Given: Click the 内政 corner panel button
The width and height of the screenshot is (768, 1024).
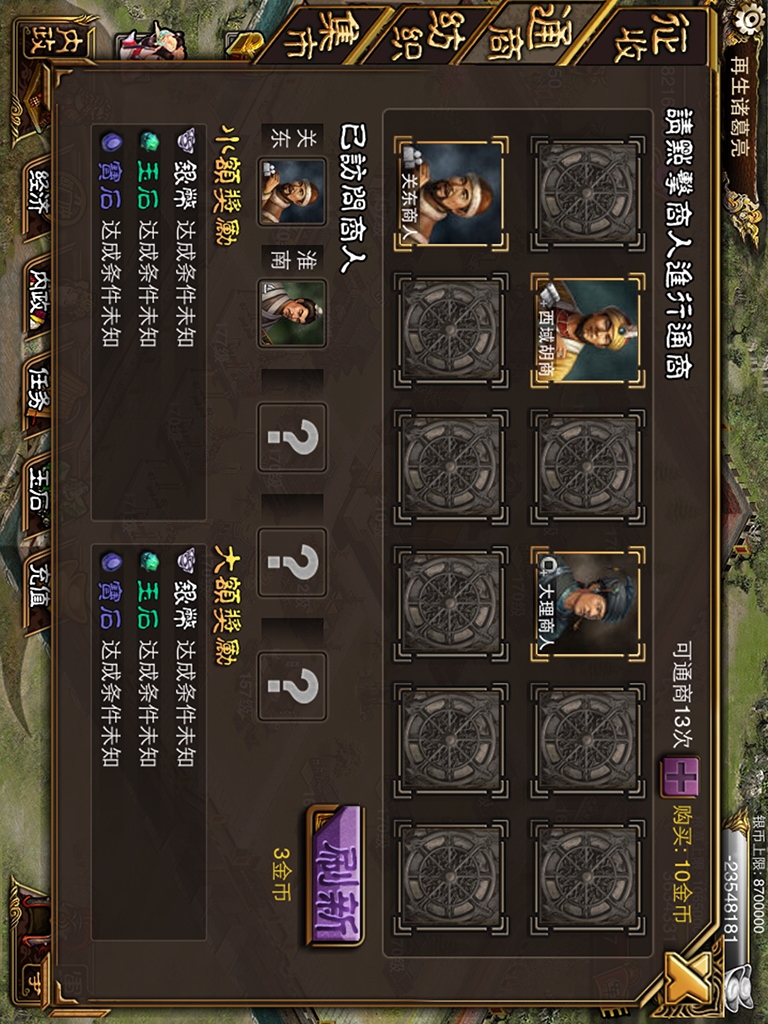Looking at the screenshot, I should [x=41, y=43].
